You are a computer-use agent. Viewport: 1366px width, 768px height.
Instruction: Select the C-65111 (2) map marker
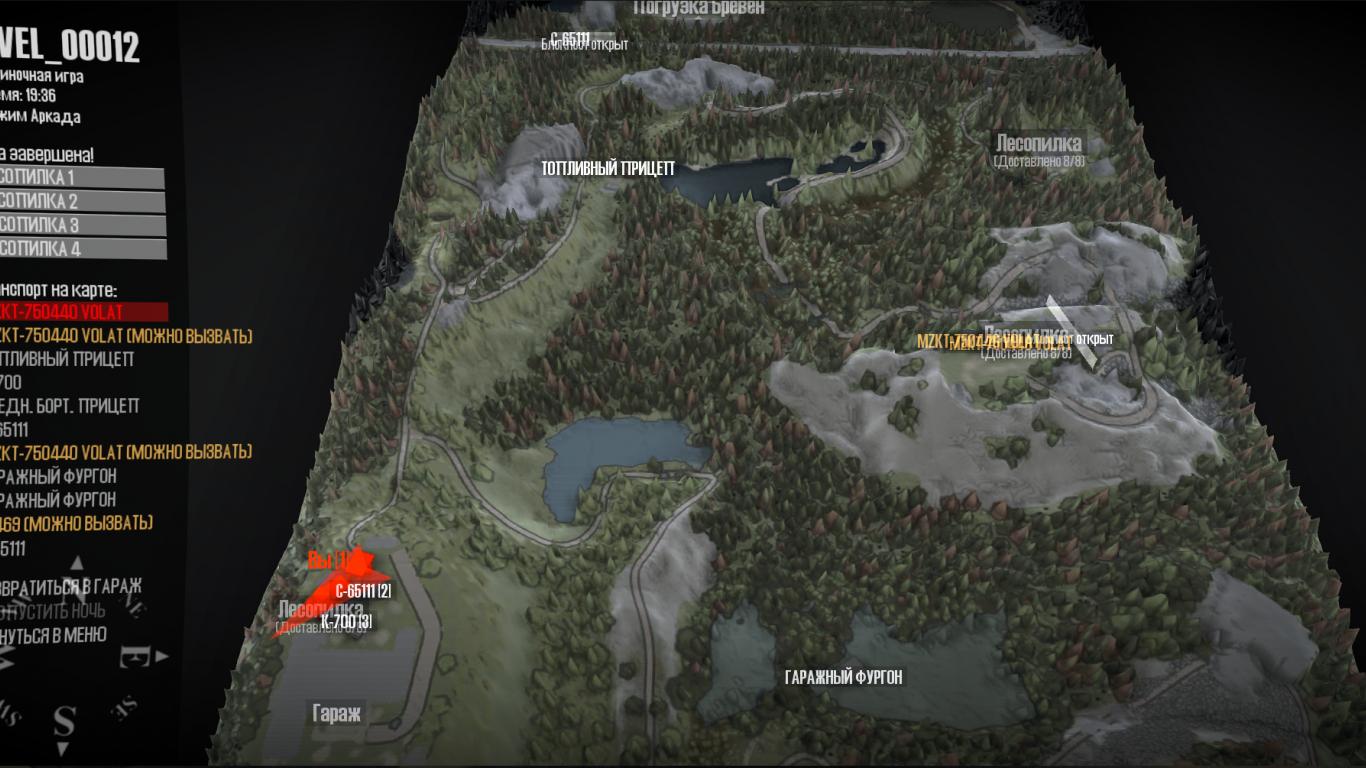pos(363,591)
